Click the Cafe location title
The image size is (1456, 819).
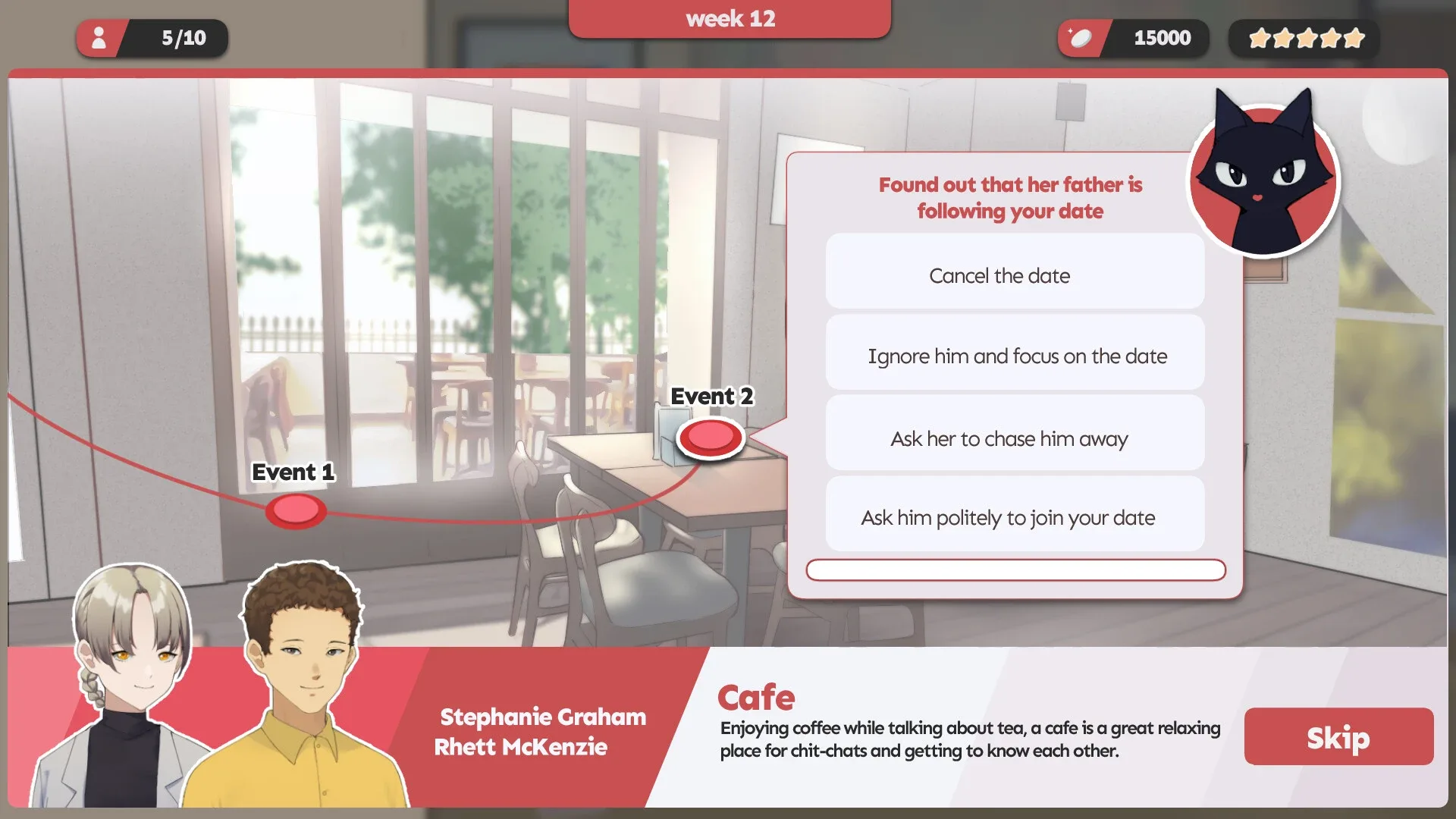[x=758, y=696]
